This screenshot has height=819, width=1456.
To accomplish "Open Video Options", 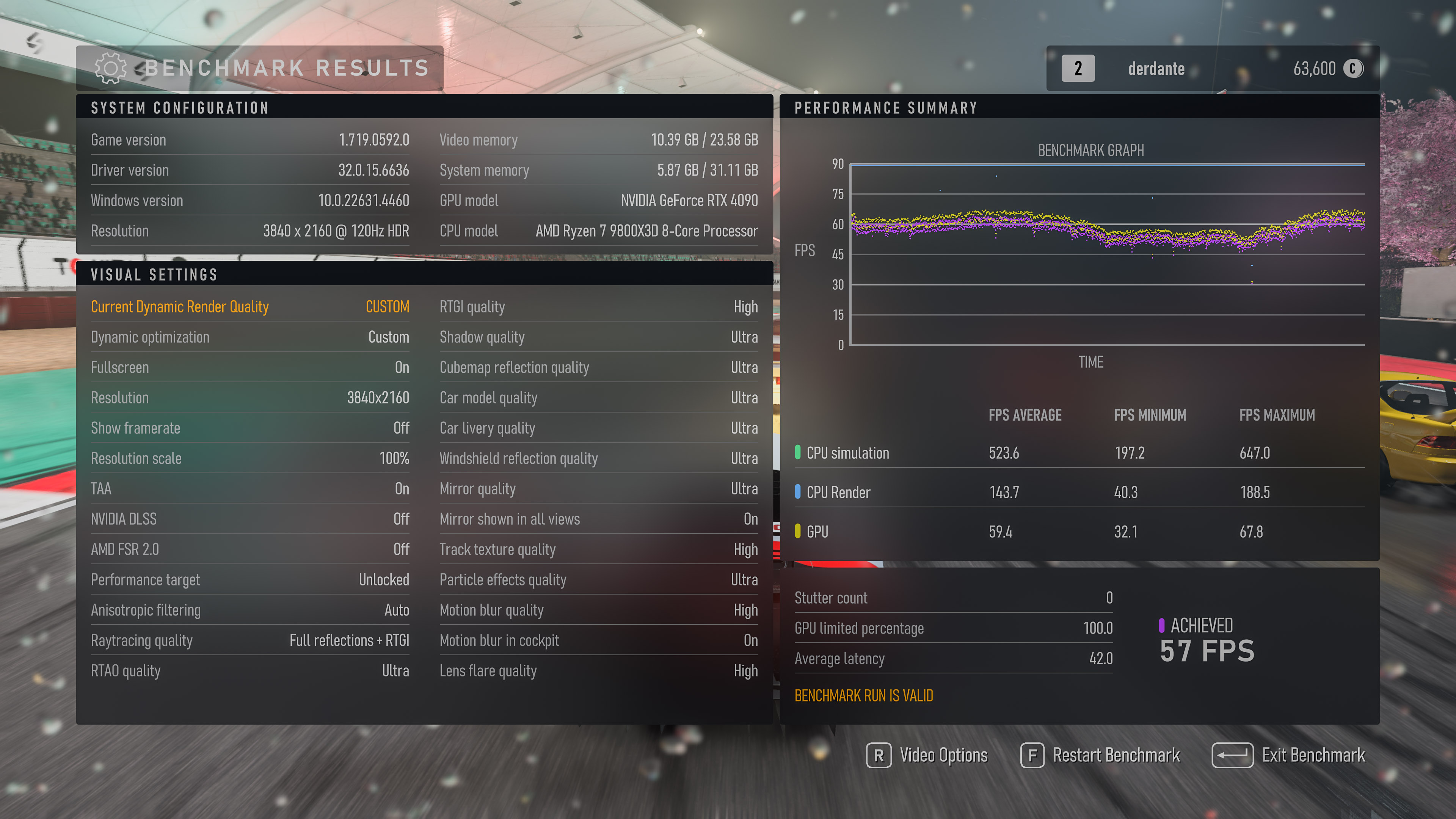I will 928,755.
